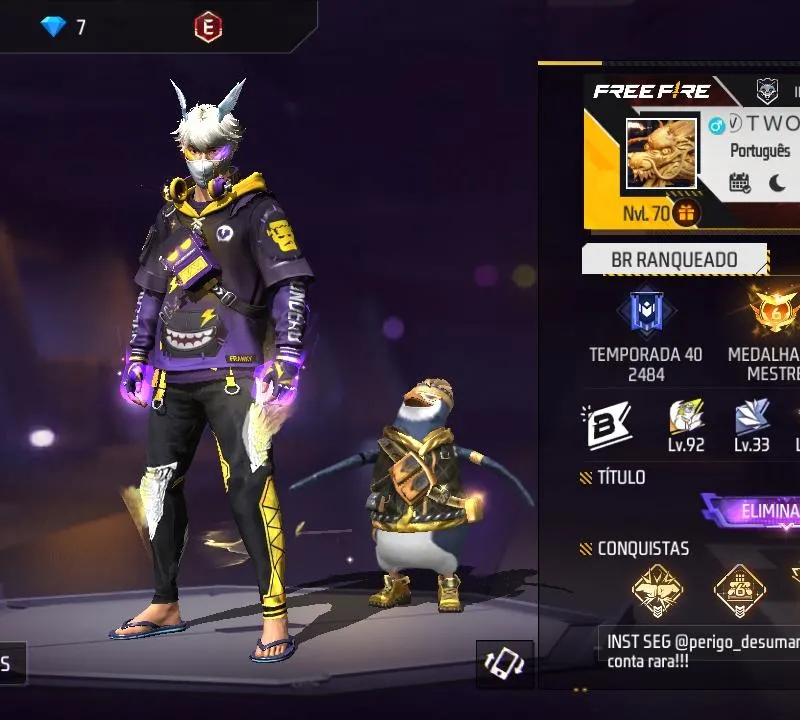
Task: Click the wolf guild emblem icon
Action: [767, 91]
